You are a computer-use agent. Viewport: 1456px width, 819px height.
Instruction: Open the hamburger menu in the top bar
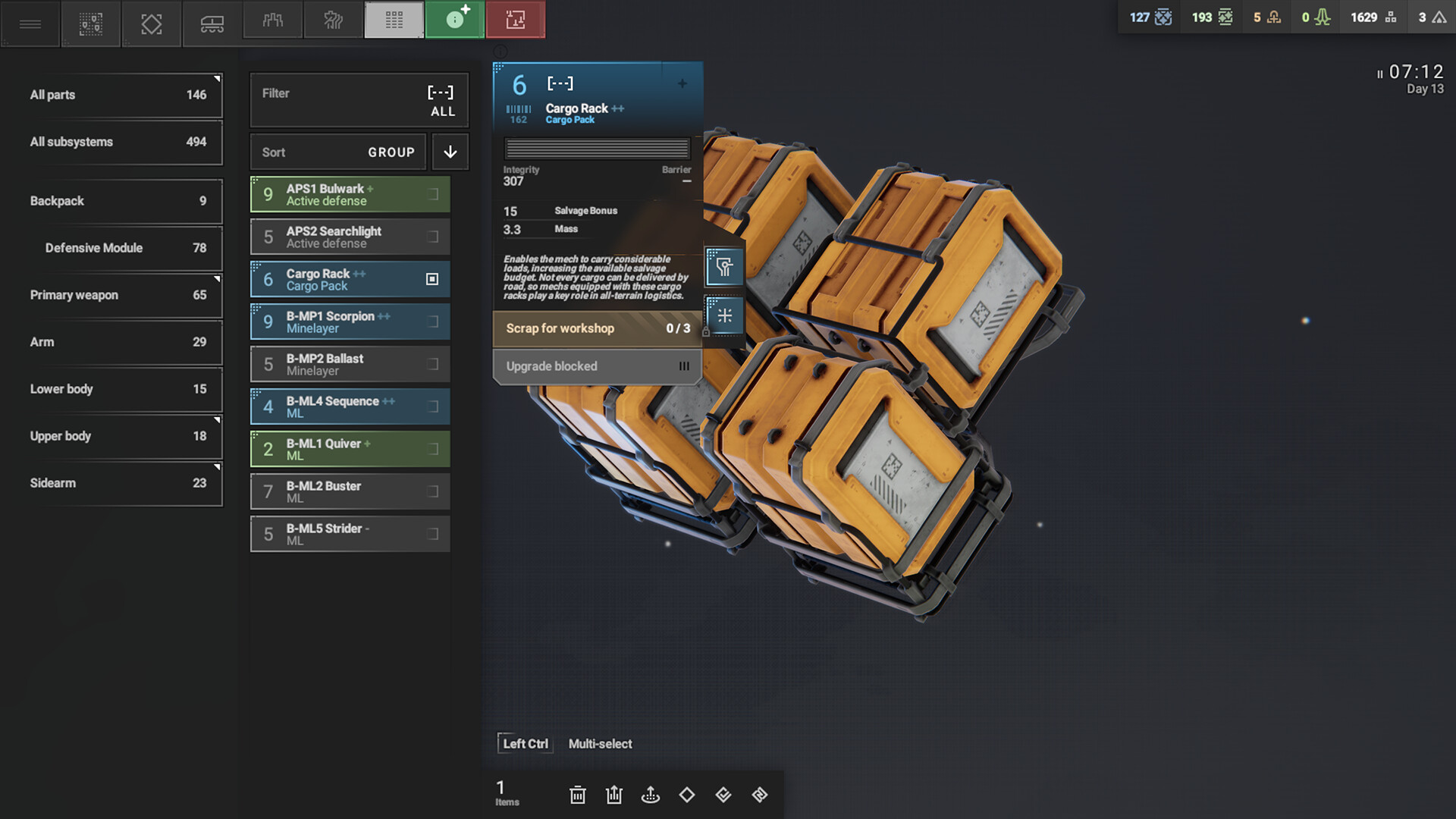[x=30, y=24]
